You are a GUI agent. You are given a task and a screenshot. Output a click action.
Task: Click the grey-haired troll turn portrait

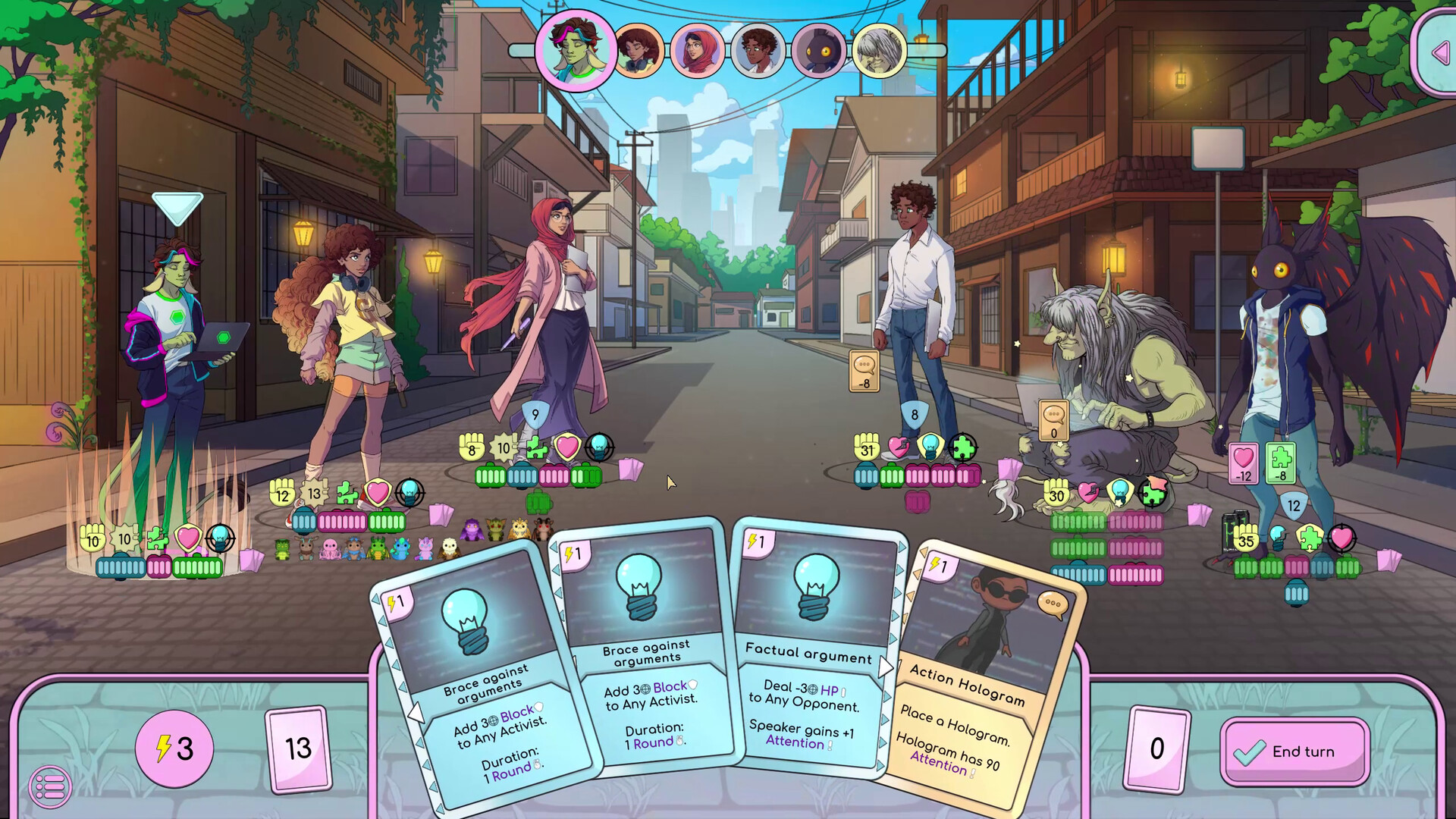pyautogui.click(x=879, y=51)
